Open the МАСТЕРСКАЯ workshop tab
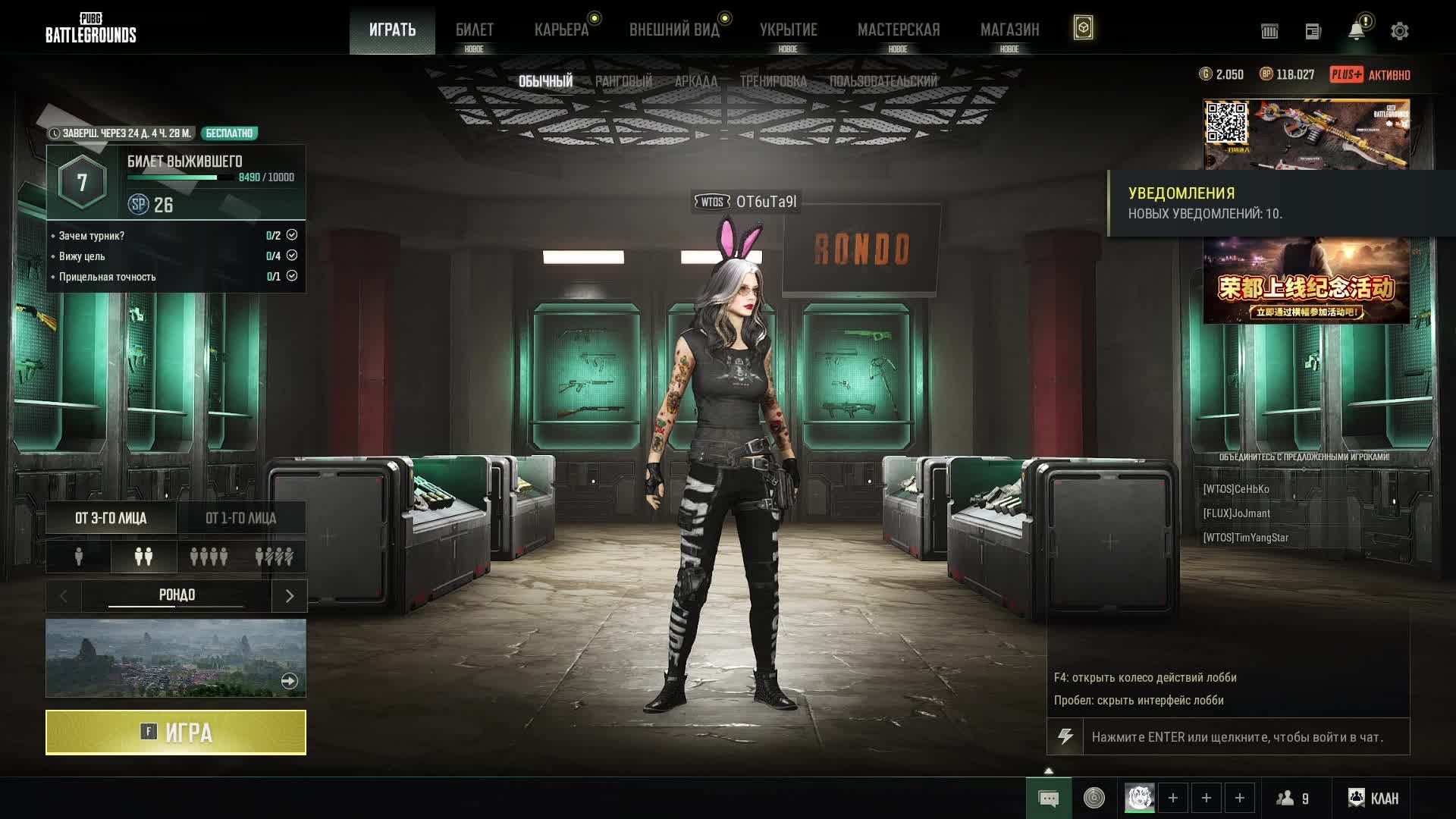 [899, 30]
